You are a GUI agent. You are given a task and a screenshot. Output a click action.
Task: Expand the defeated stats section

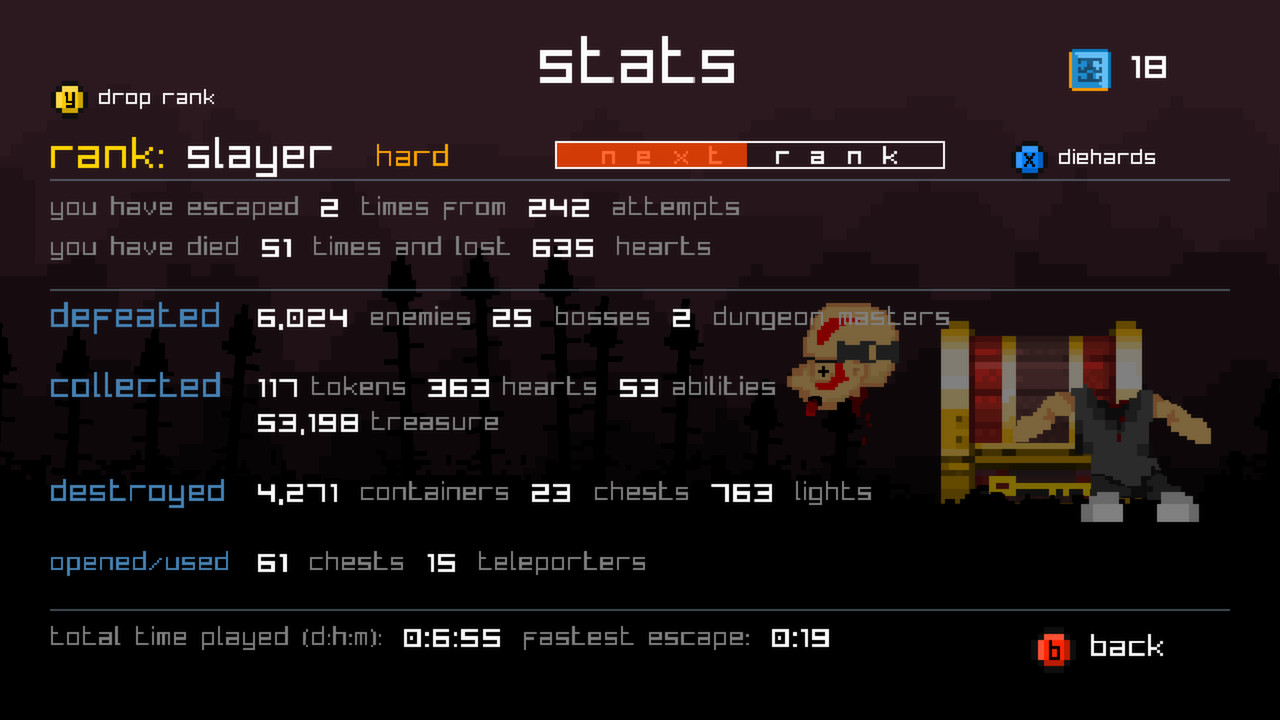[135, 316]
